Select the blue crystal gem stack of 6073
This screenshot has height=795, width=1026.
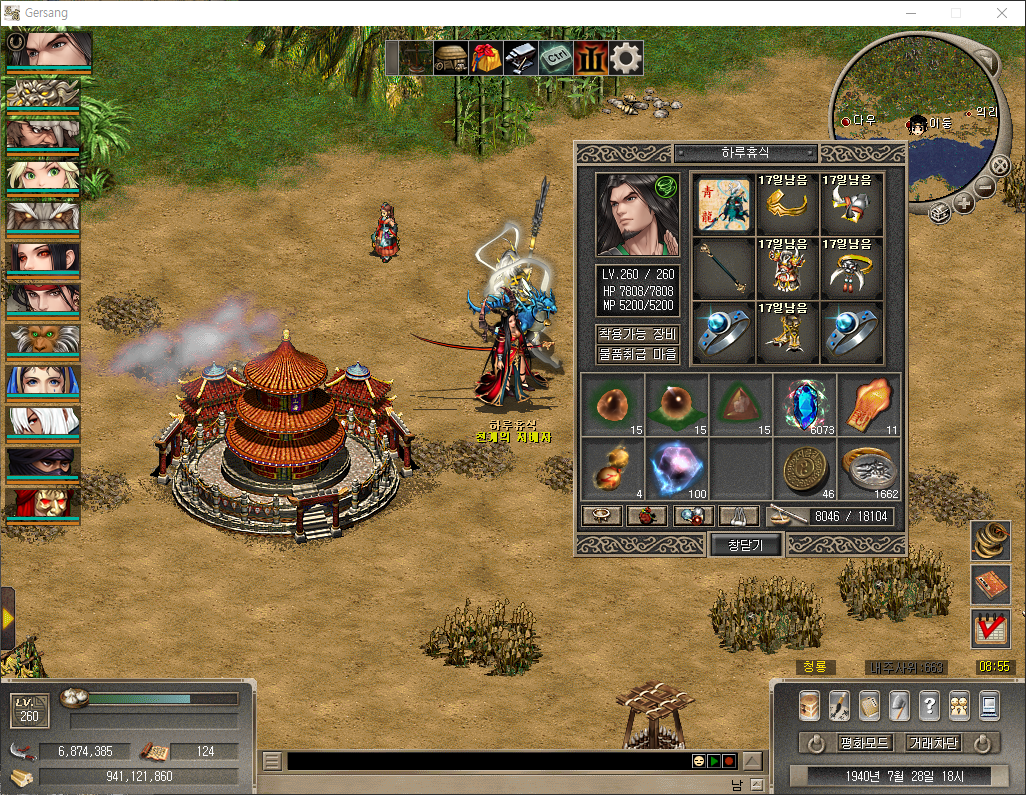coord(805,405)
